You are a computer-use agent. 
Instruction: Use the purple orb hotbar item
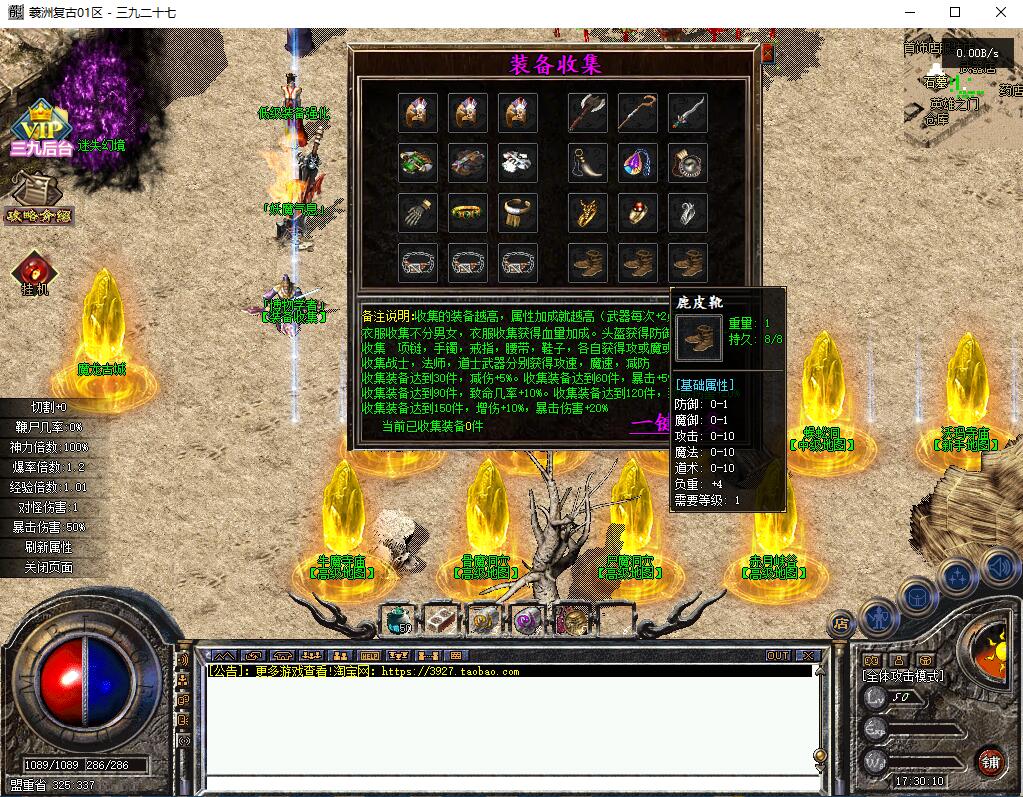pos(528,621)
